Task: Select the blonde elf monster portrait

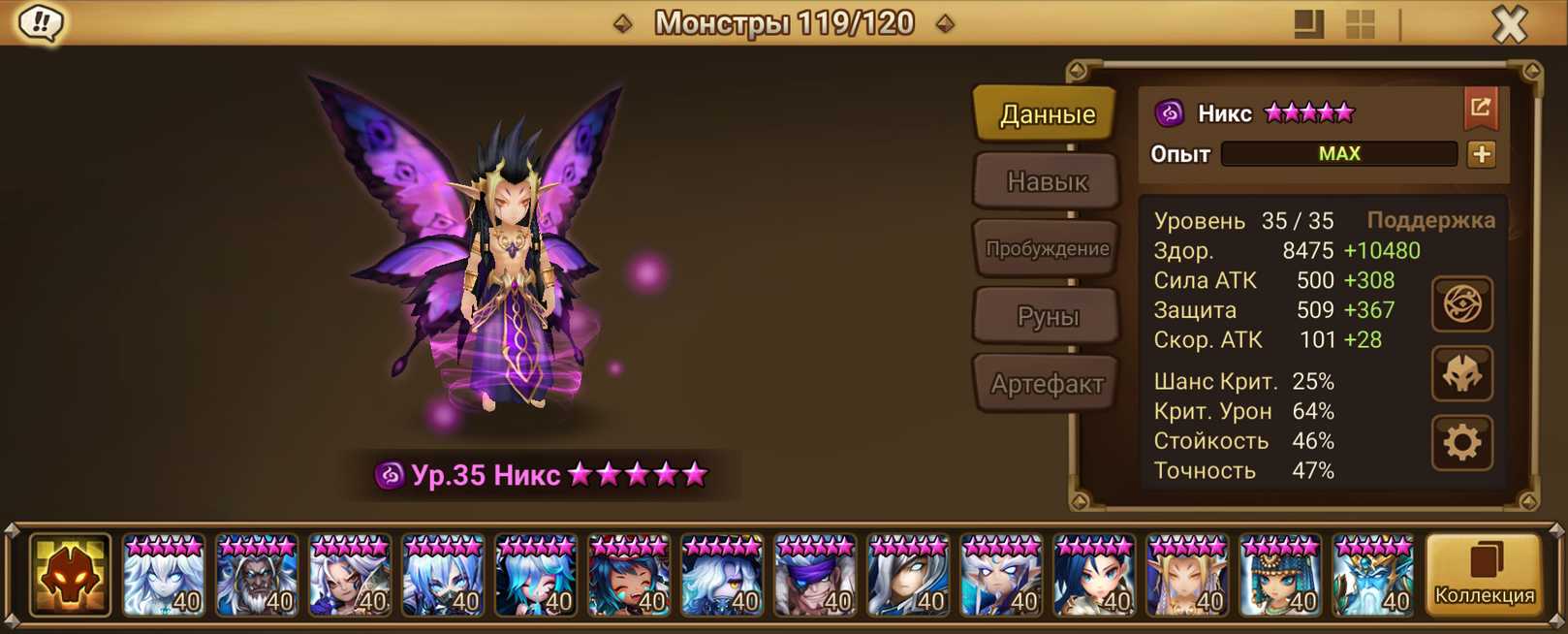Action: pos(1186,576)
